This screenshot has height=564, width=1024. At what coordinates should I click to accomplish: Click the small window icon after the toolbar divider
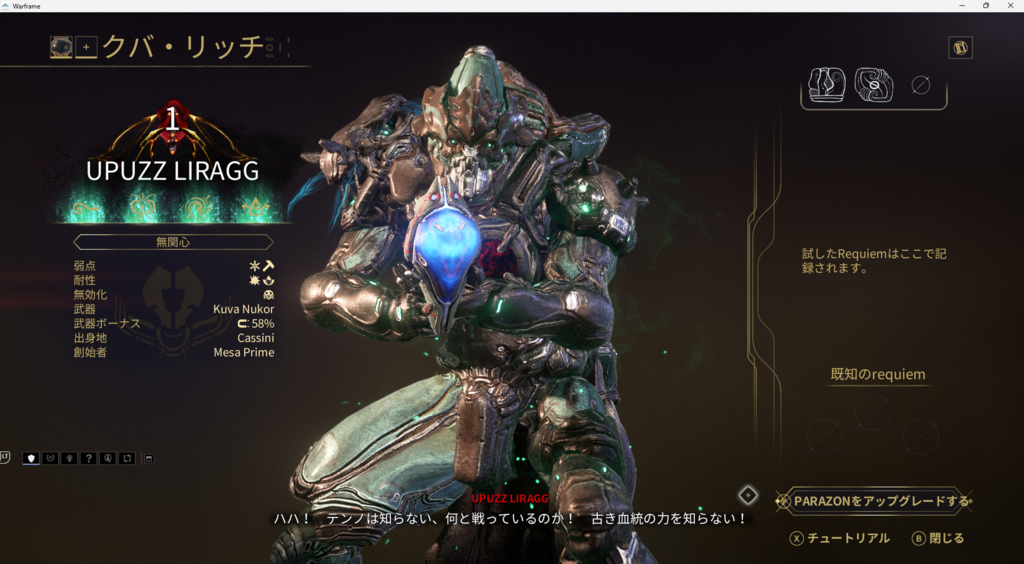click(149, 458)
